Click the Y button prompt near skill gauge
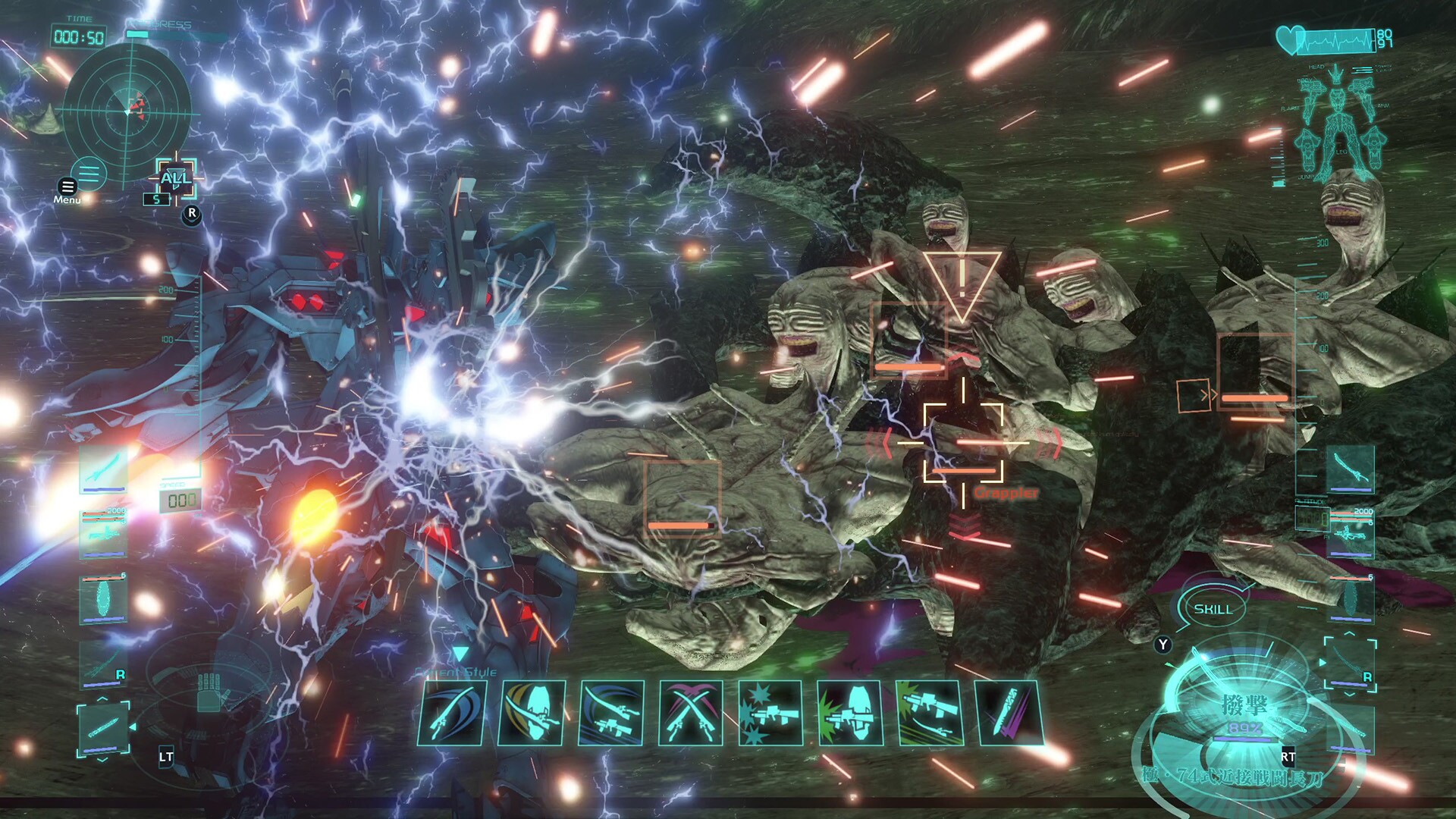This screenshot has width=1456, height=819. point(1163,644)
